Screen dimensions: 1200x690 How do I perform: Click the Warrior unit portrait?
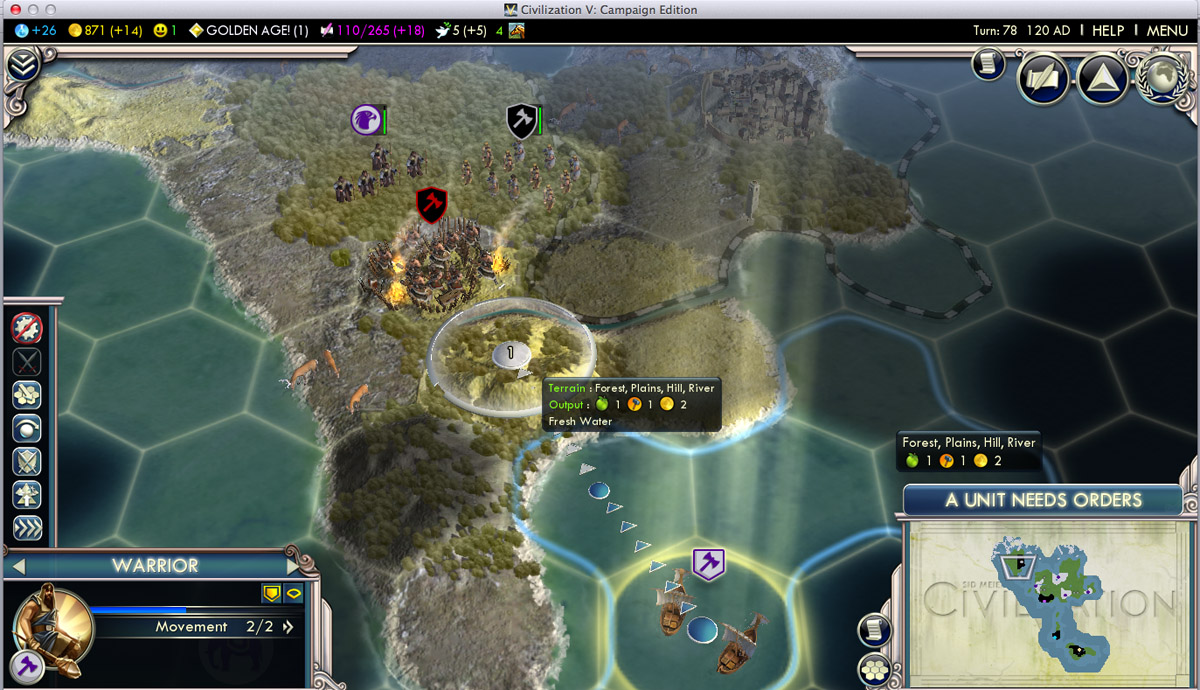pos(54,625)
